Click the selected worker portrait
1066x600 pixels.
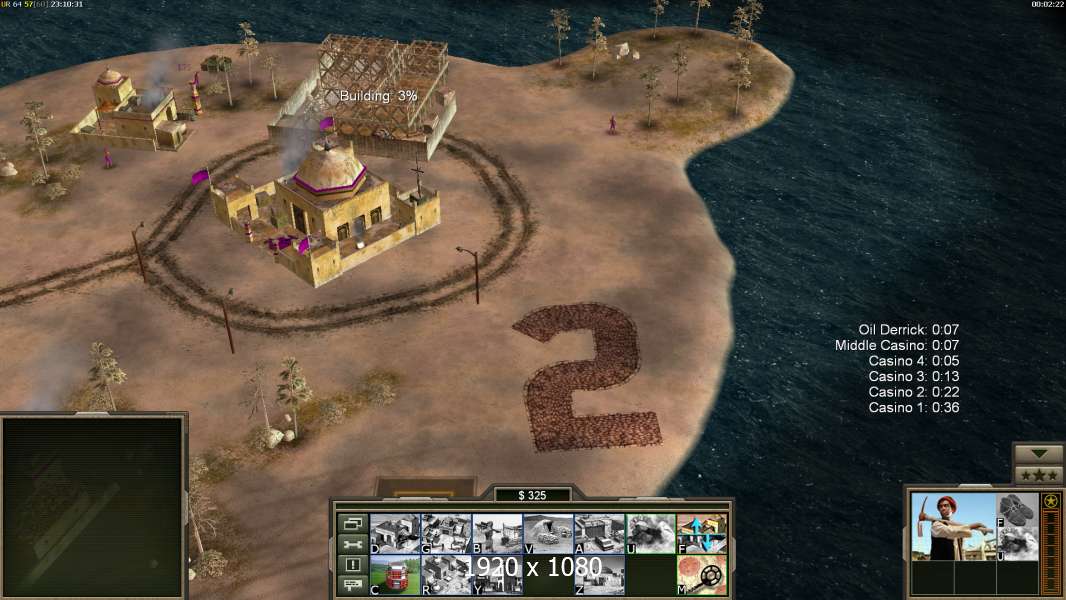coord(952,526)
